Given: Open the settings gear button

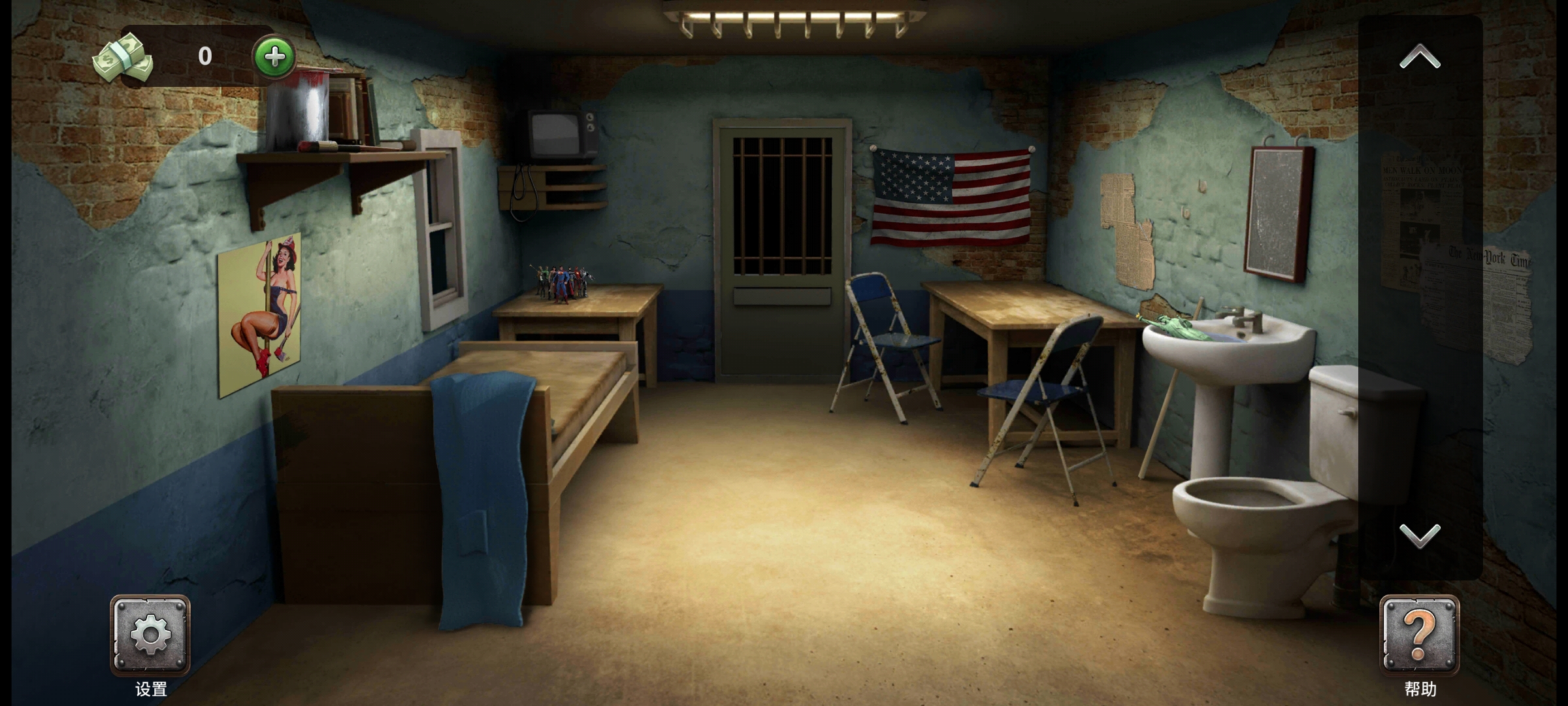Looking at the screenshot, I should tap(150, 635).
